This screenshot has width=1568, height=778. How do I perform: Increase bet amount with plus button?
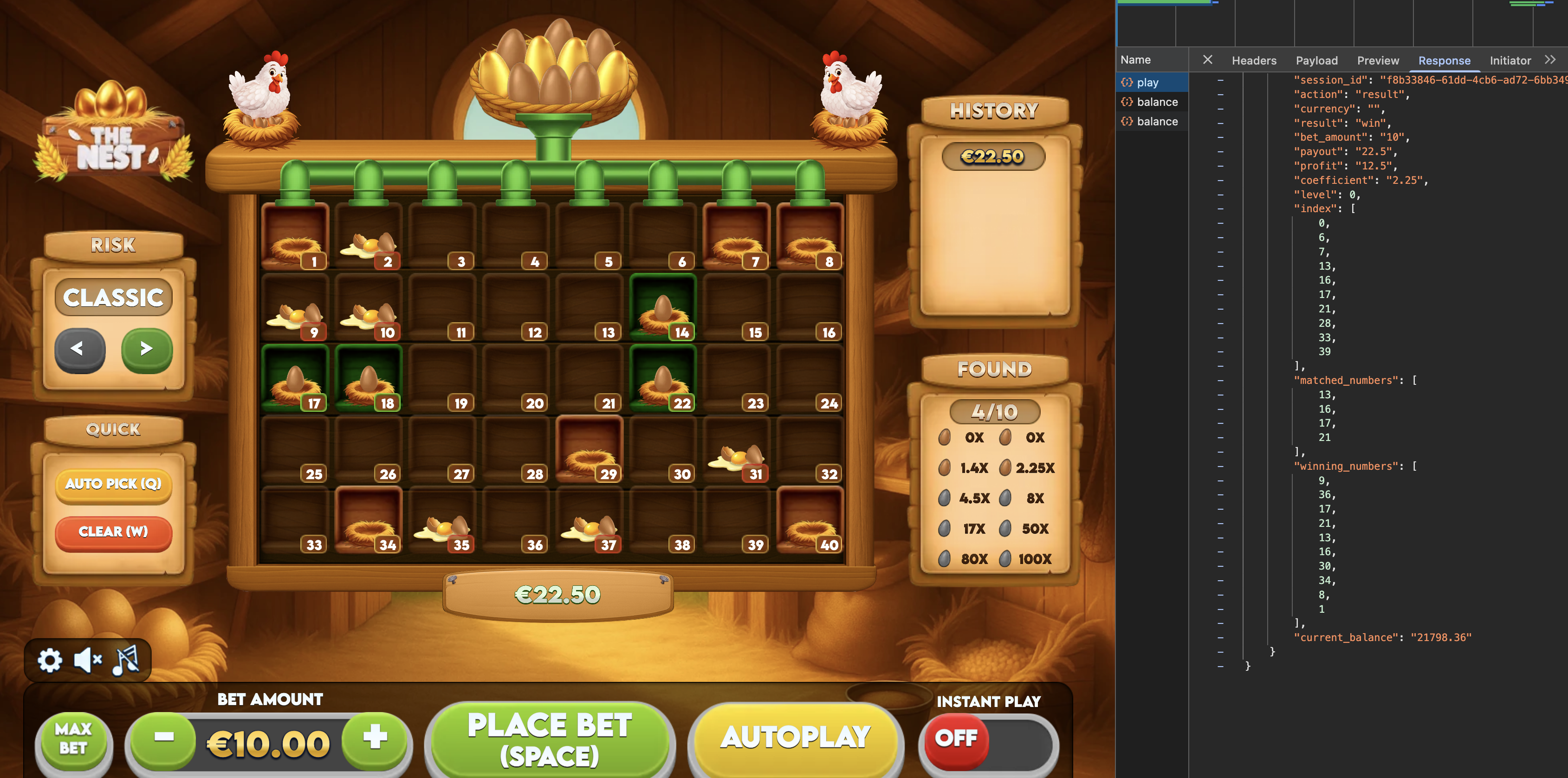375,738
